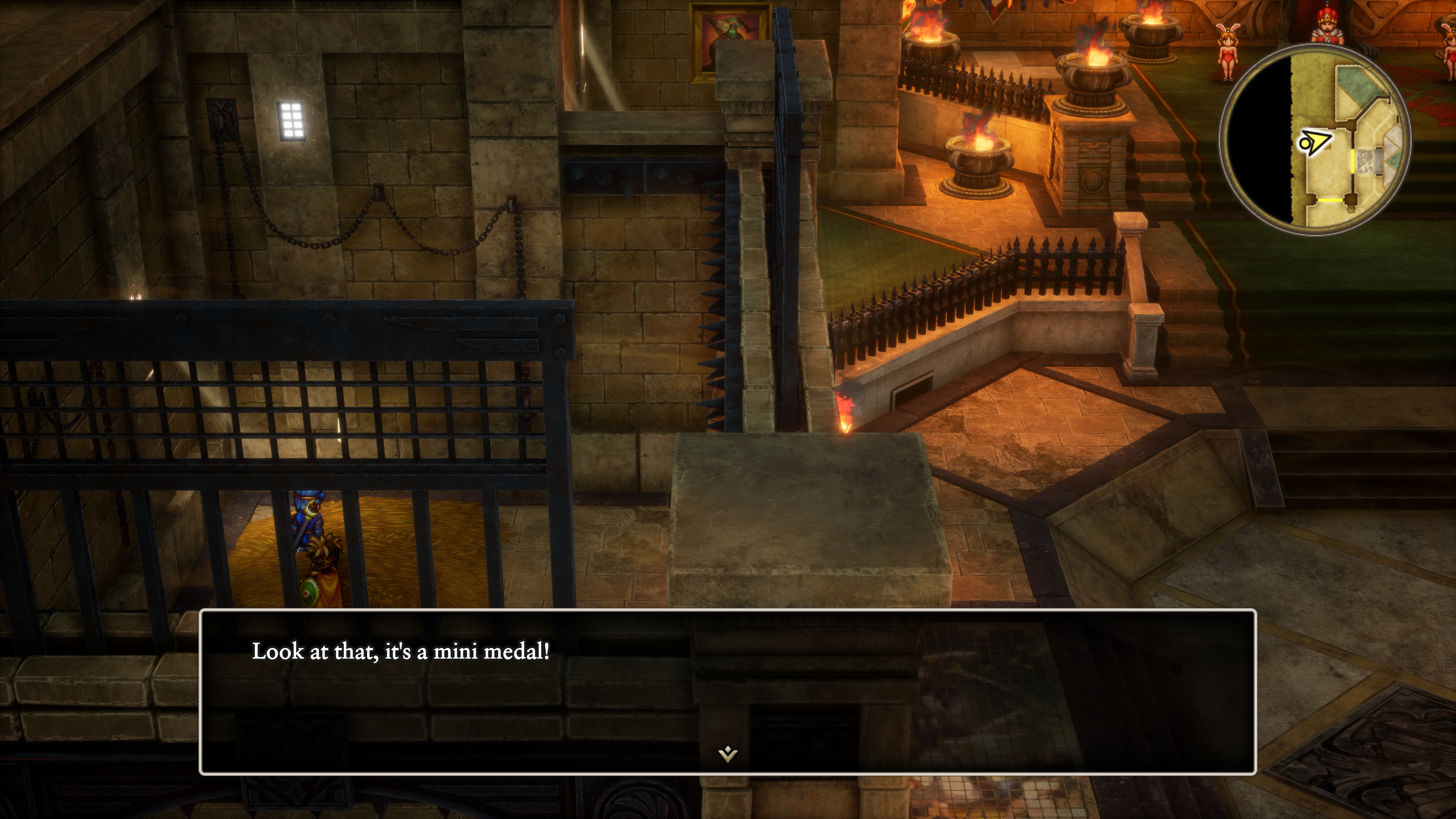Advance dialogue with the continue arrow
Screen dimensions: 1456x819
tap(728, 753)
